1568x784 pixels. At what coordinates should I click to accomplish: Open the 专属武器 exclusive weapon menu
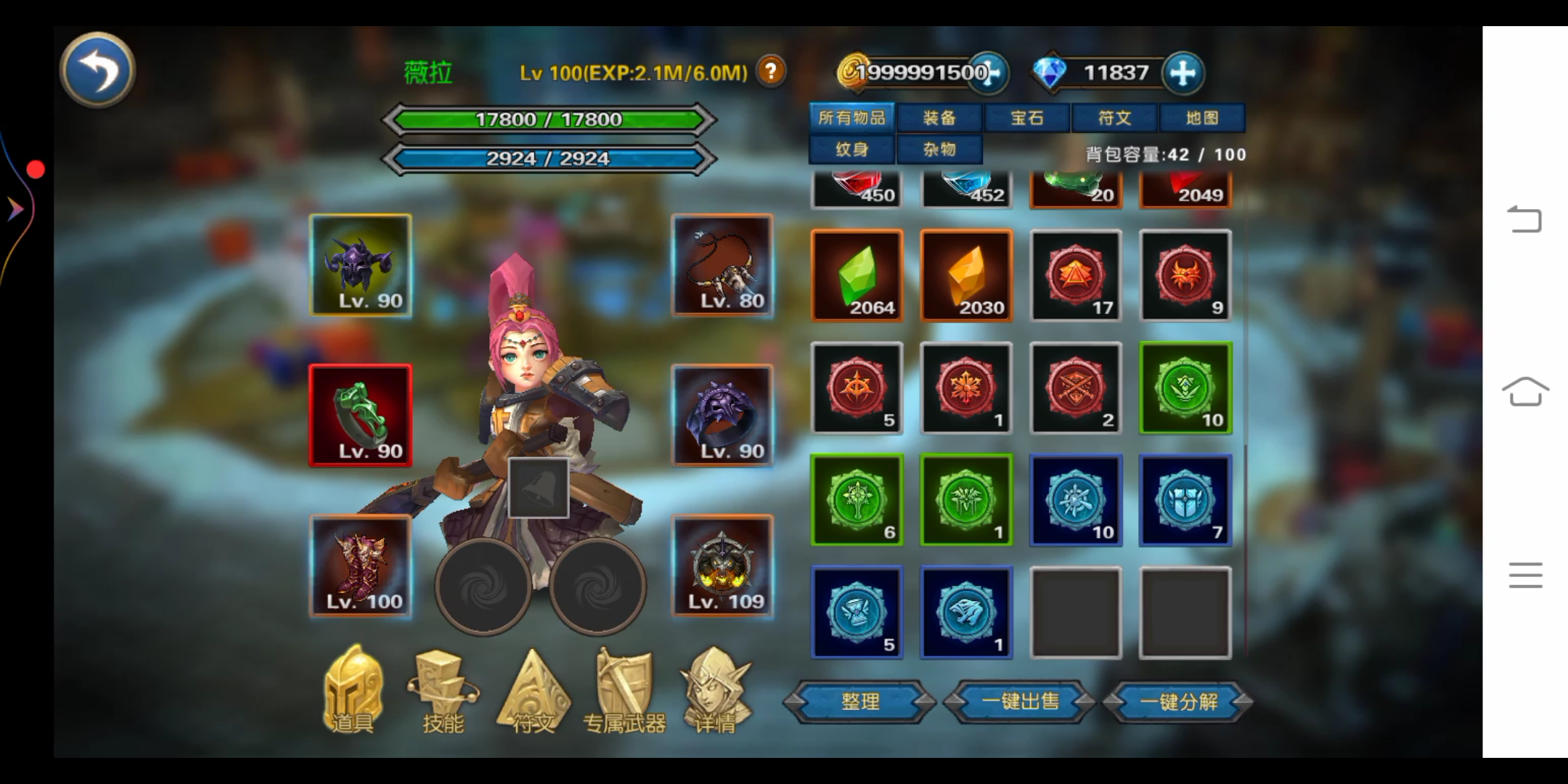click(624, 691)
